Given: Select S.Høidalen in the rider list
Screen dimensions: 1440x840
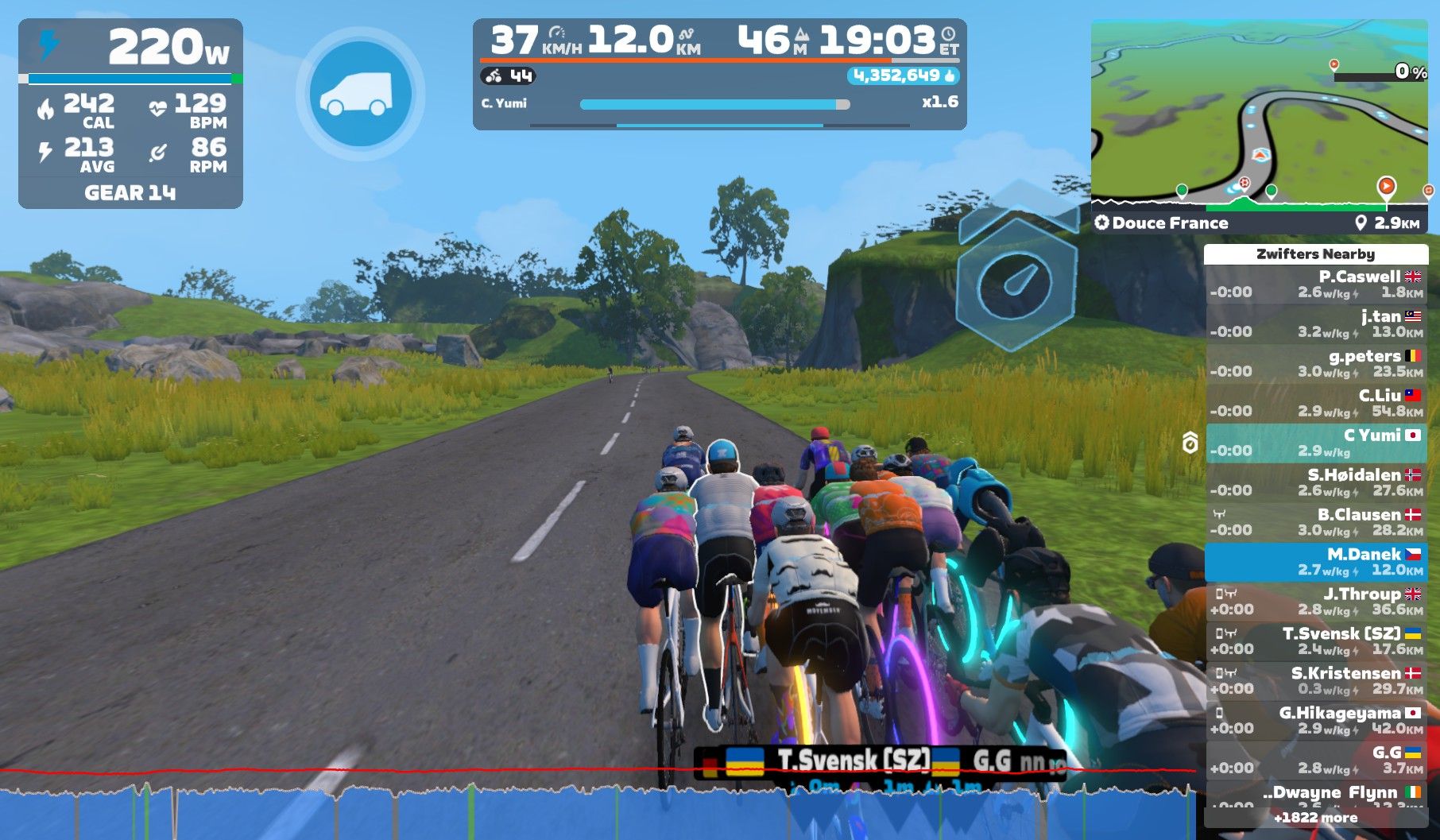Looking at the screenshot, I should [x=1316, y=483].
